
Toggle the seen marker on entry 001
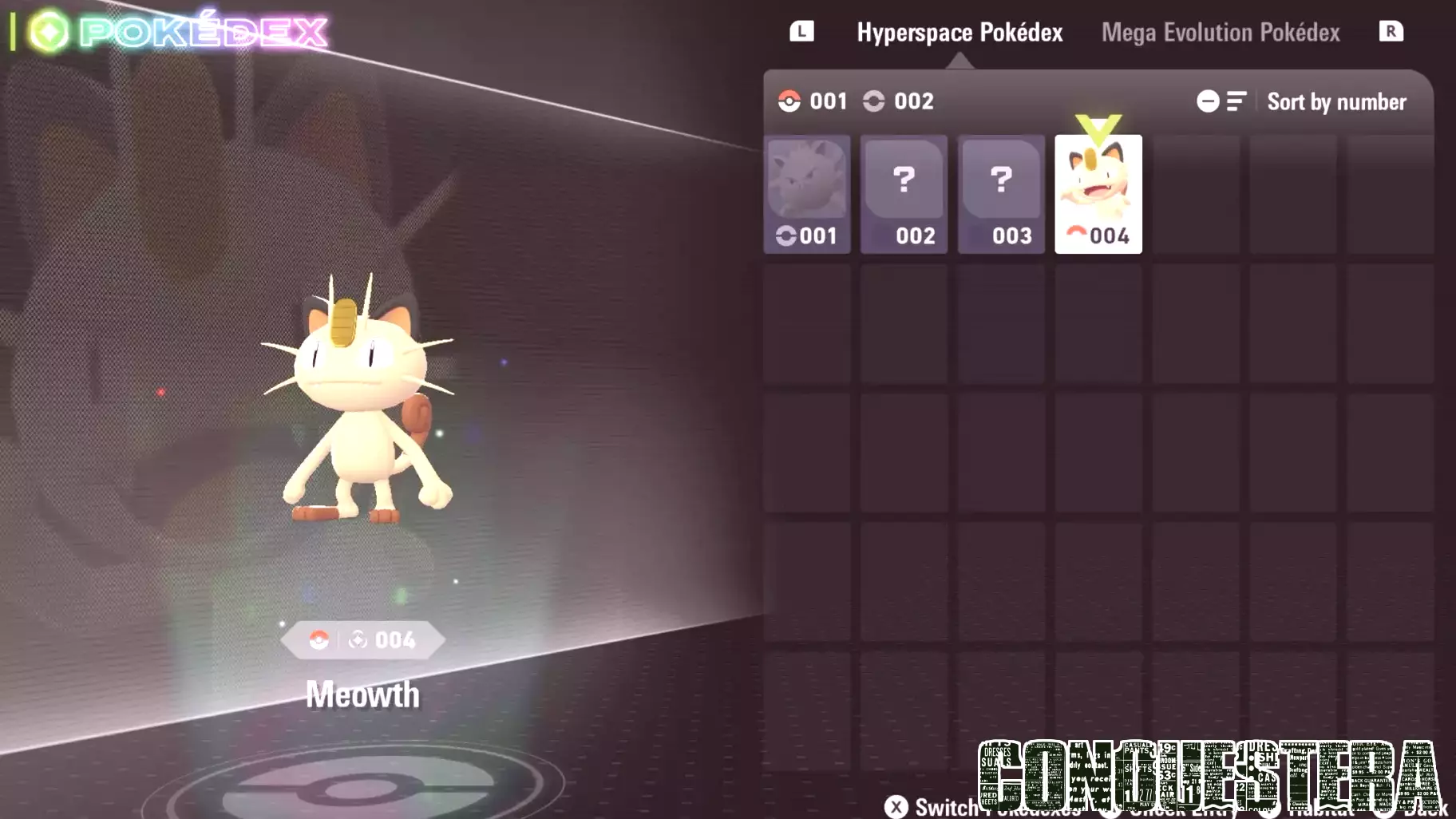(785, 236)
